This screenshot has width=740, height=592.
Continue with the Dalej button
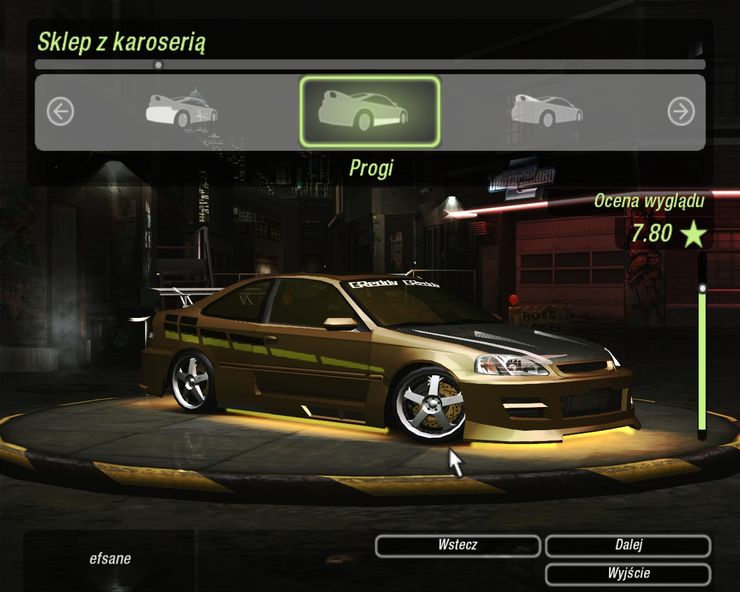(x=628, y=546)
